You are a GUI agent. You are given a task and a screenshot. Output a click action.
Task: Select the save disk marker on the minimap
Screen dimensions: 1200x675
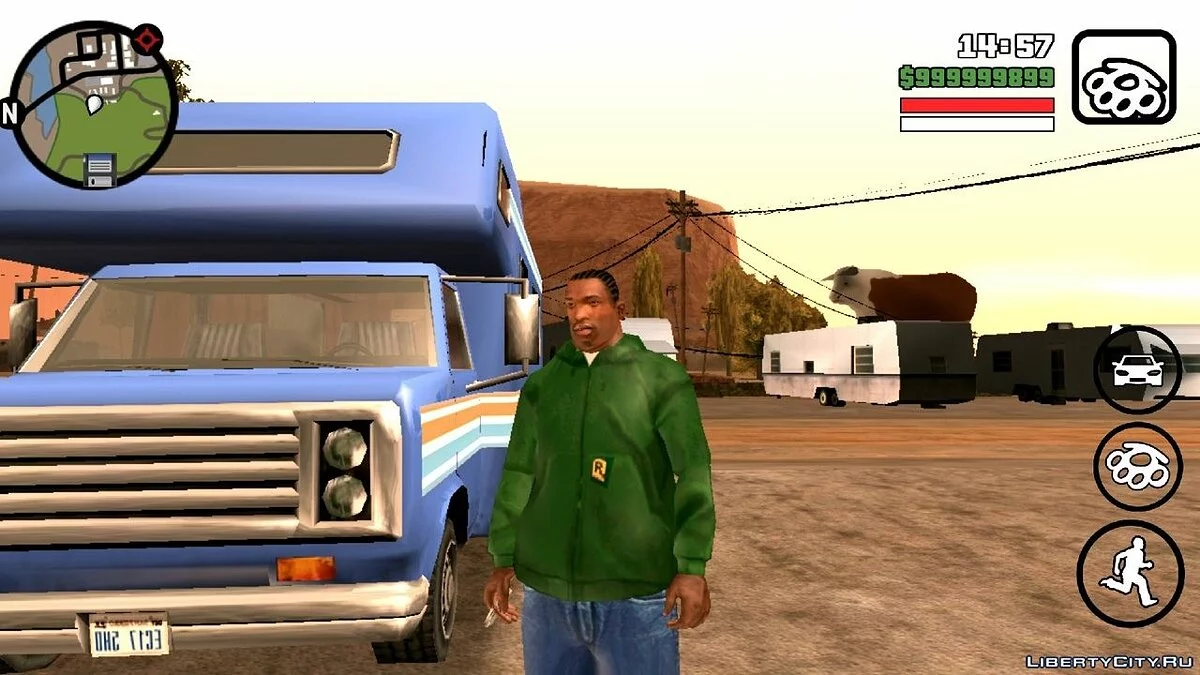point(100,168)
